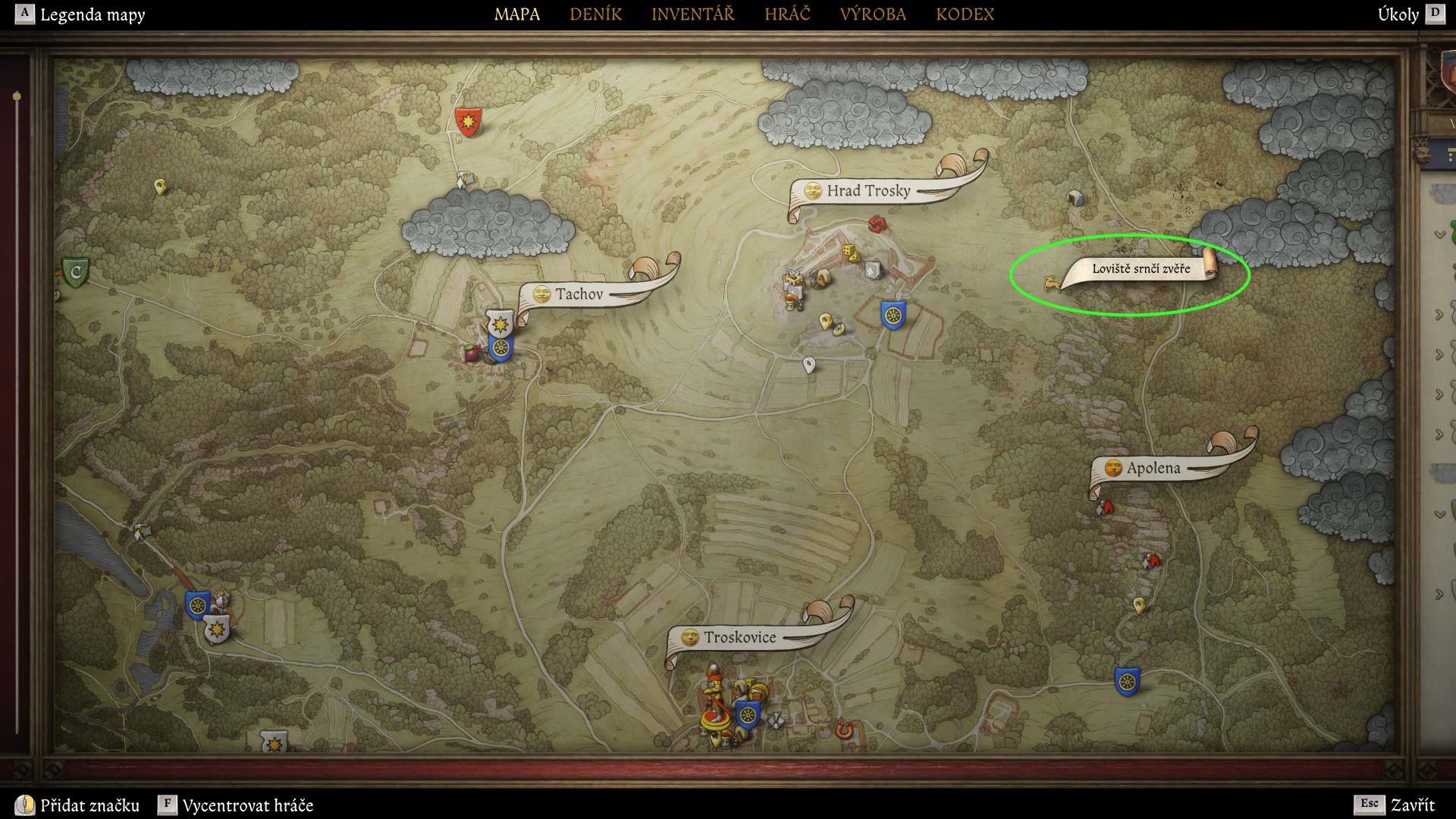The height and width of the screenshot is (819, 1456).
Task: Select the Apolena location banner
Action: coord(1153,468)
